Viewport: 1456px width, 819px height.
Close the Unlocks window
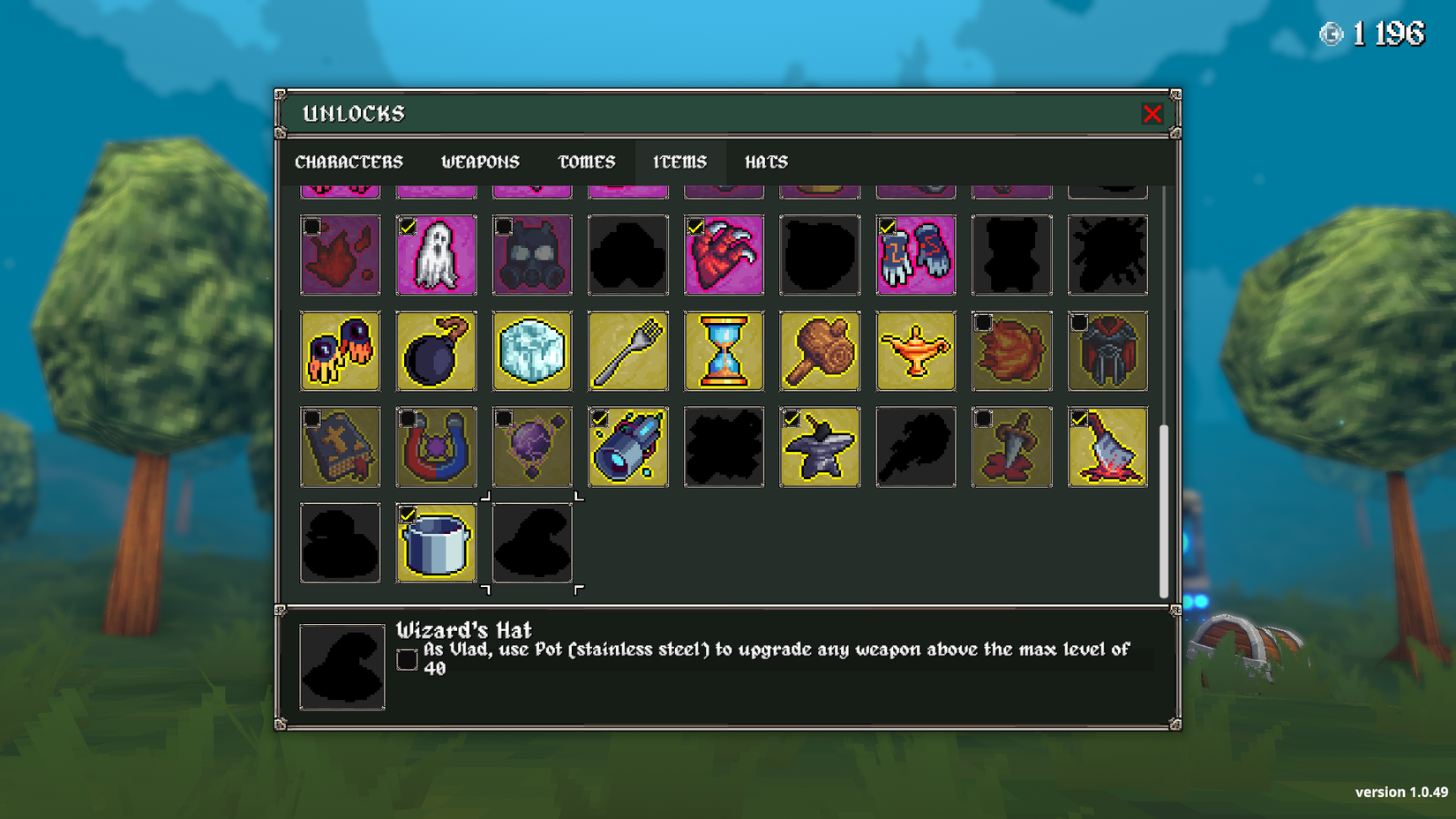click(x=1152, y=113)
